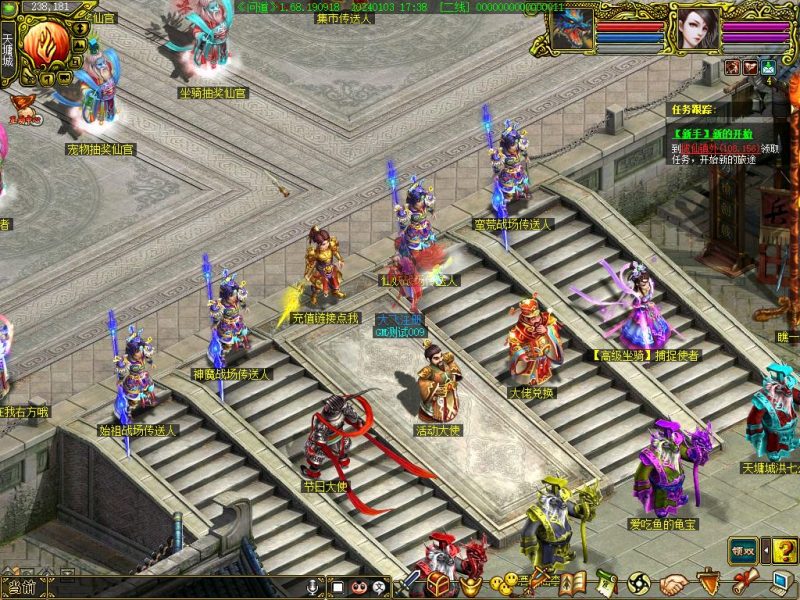The image size is (800, 600).
Task: Click the black swirl skills icon
Action: (640, 583)
